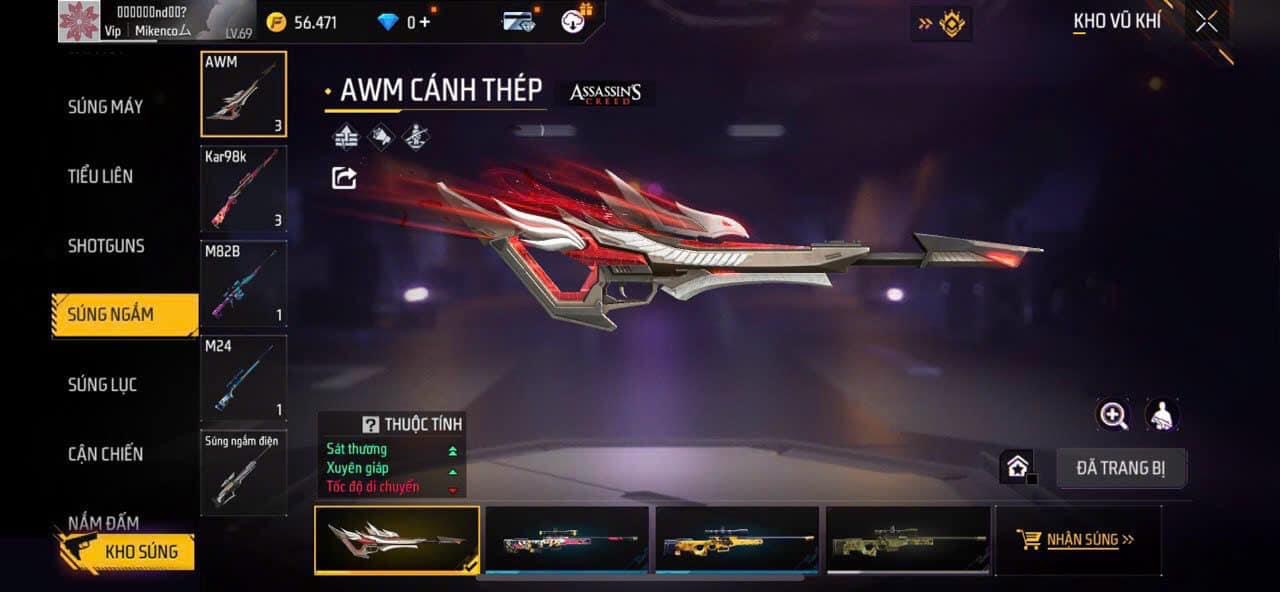Image resolution: width=1280 pixels, height=592 pixels.
Task: Choose the green camo AWM skin
Action: click(x=907, y=540)
